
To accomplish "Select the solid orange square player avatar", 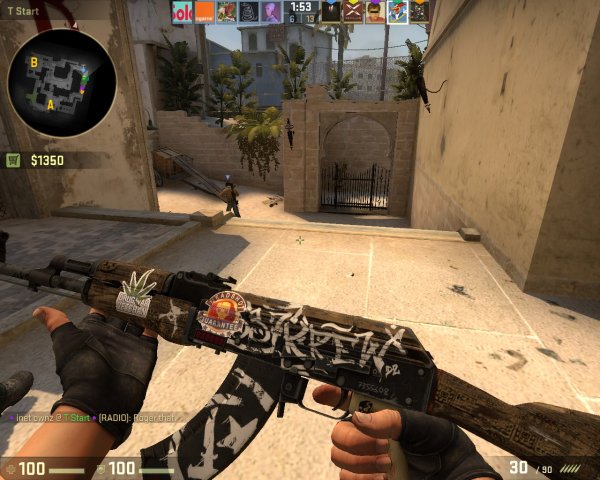I will (204, 11).
